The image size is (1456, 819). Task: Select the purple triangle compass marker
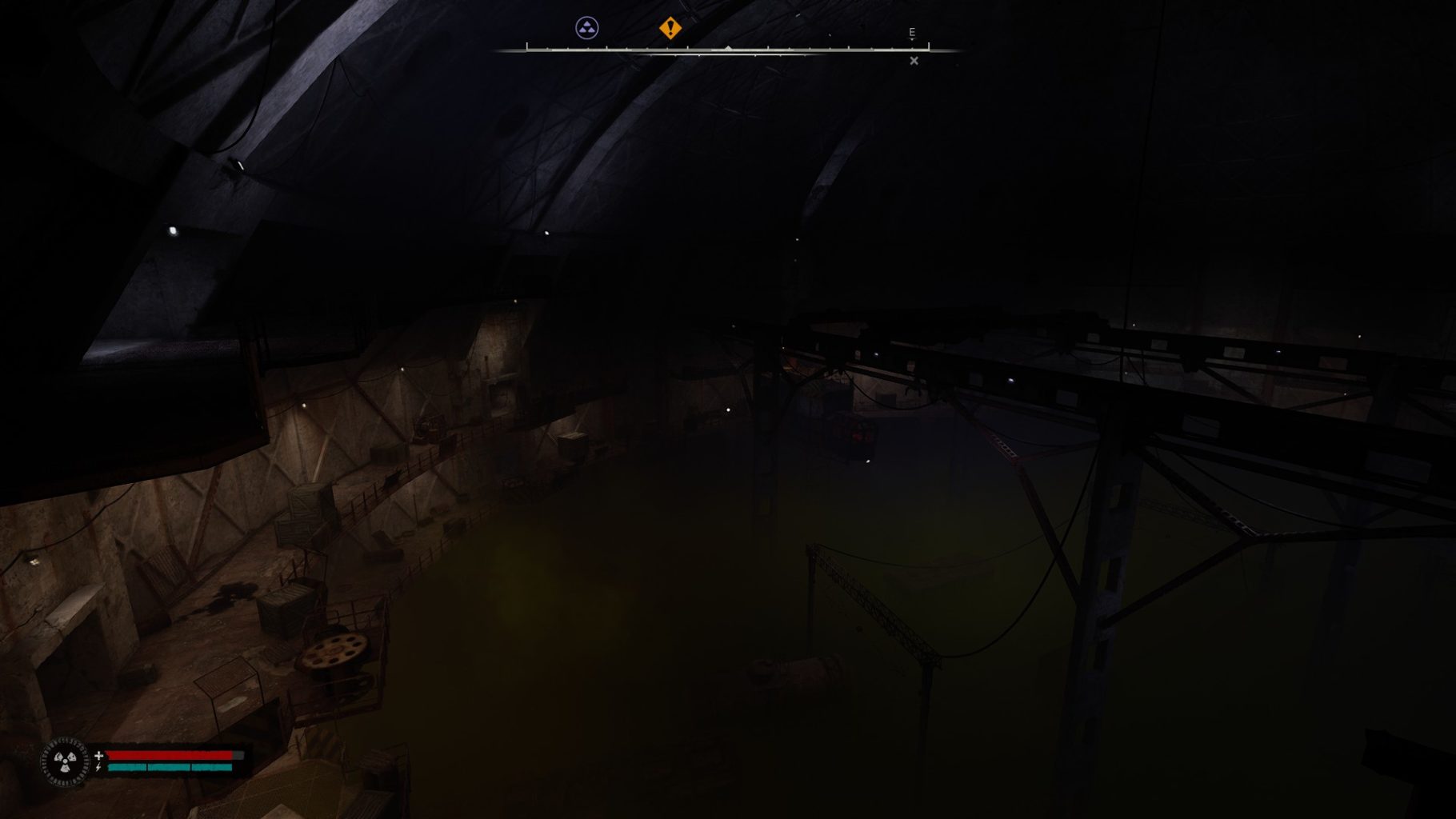click(x=587, y=29)
